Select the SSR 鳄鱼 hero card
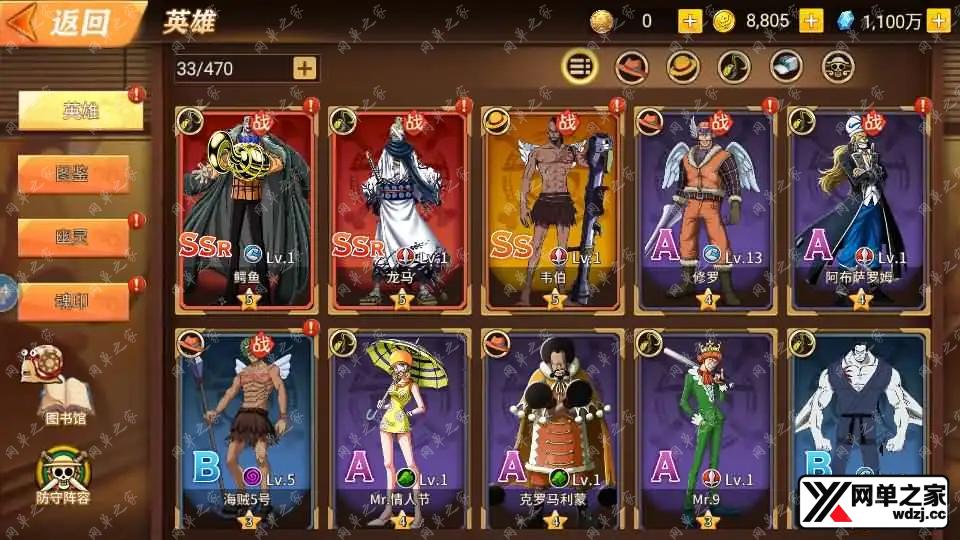This screenshot has width=960, height=540. coord(246,208)
